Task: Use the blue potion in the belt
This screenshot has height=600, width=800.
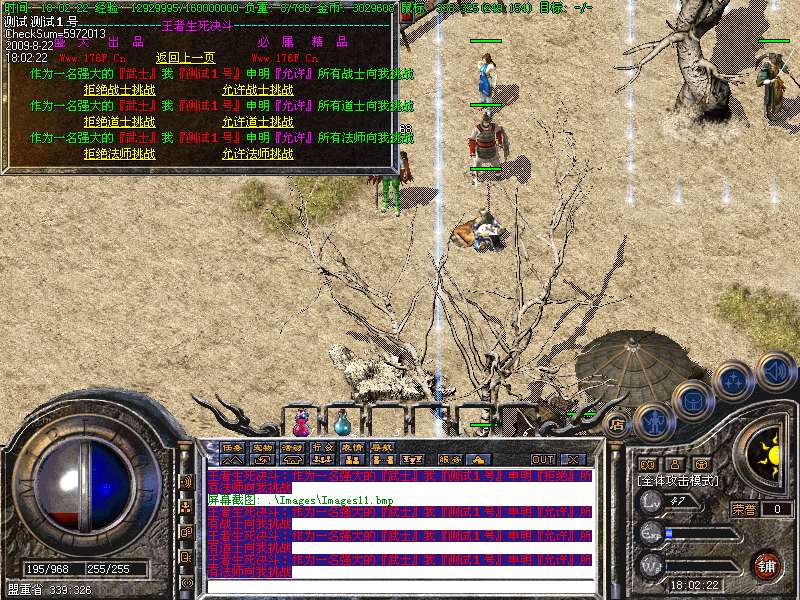Action: click(342, 423)
